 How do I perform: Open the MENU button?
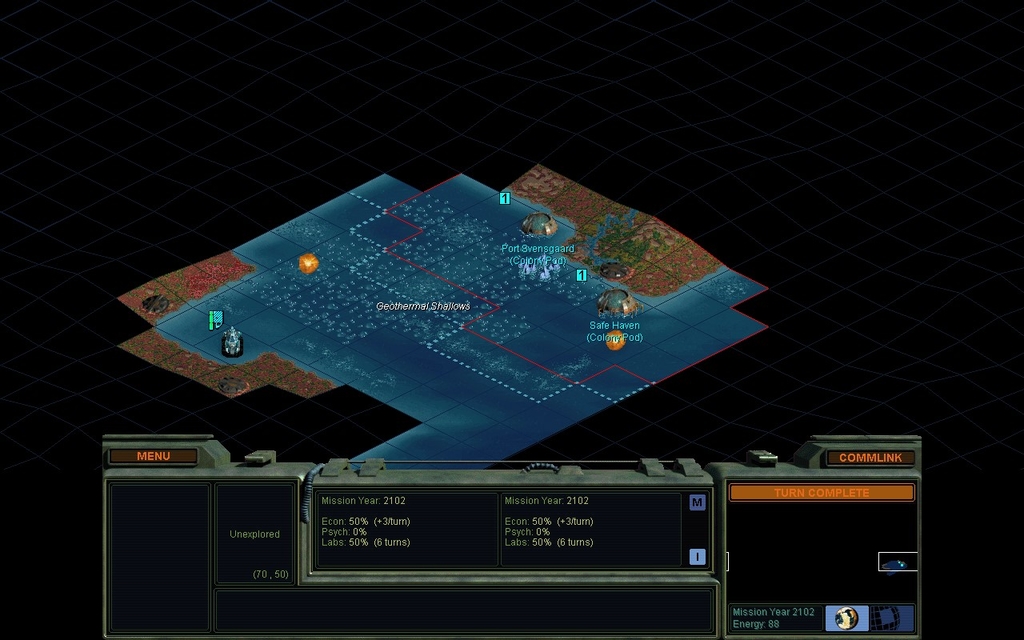click(x=153, y=457)
